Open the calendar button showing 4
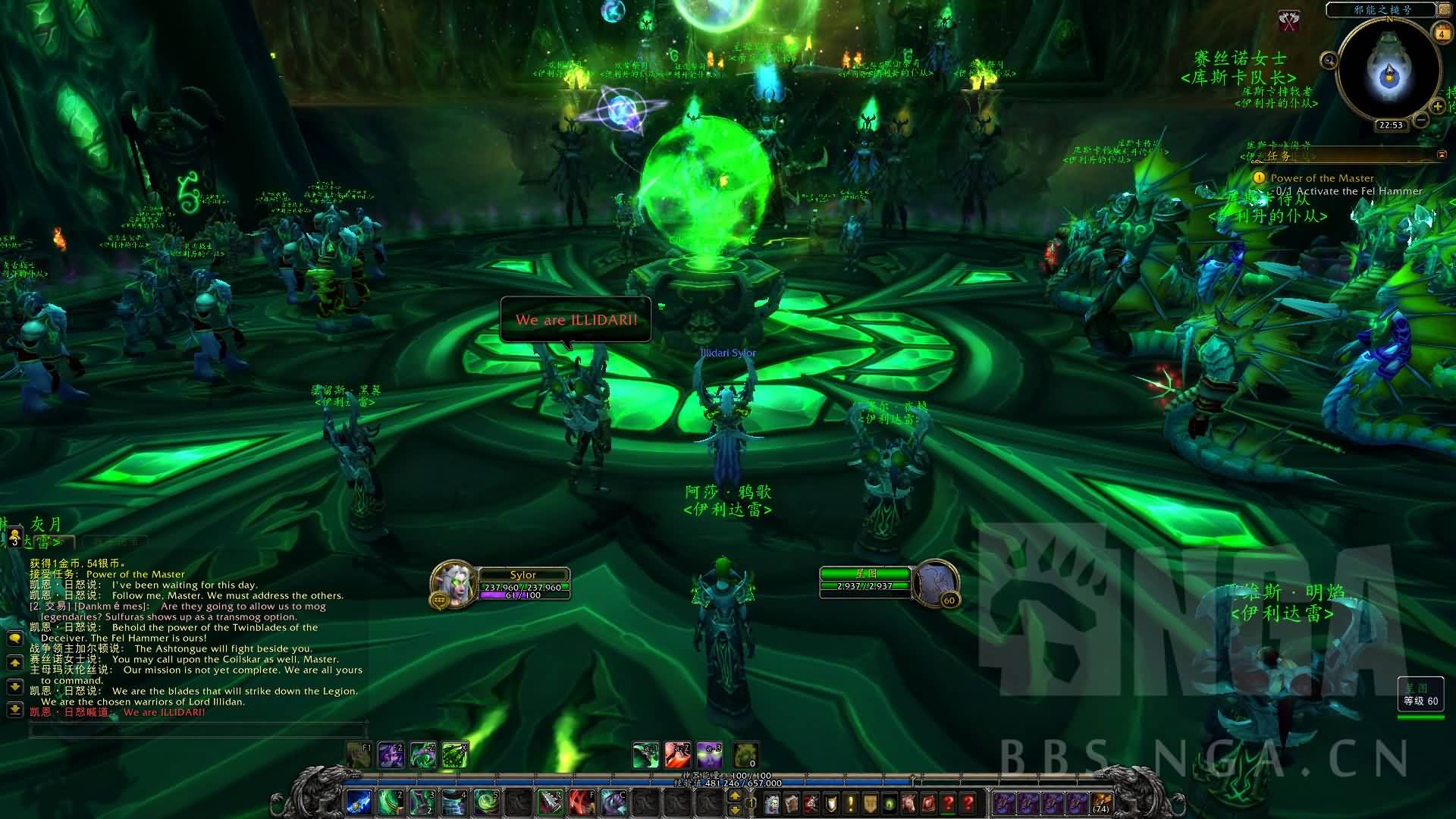1456x819 pixels. click(x=1441, y=33)
